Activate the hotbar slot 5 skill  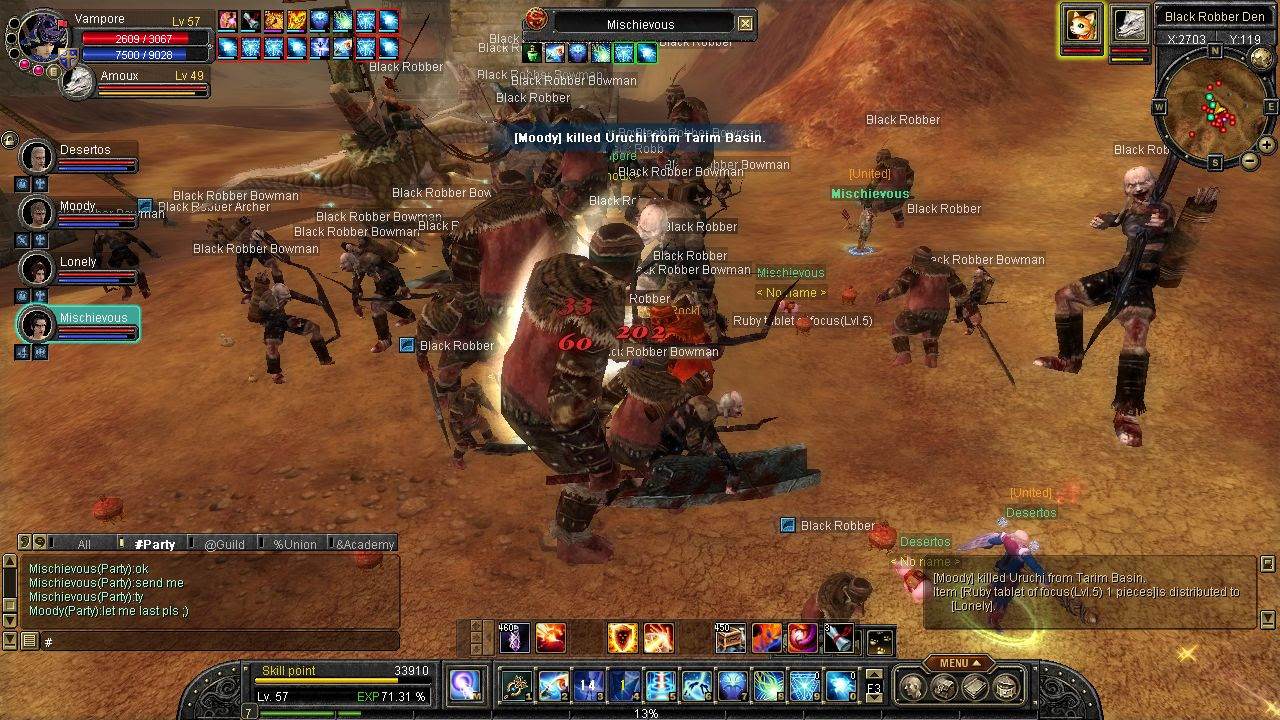661,685
